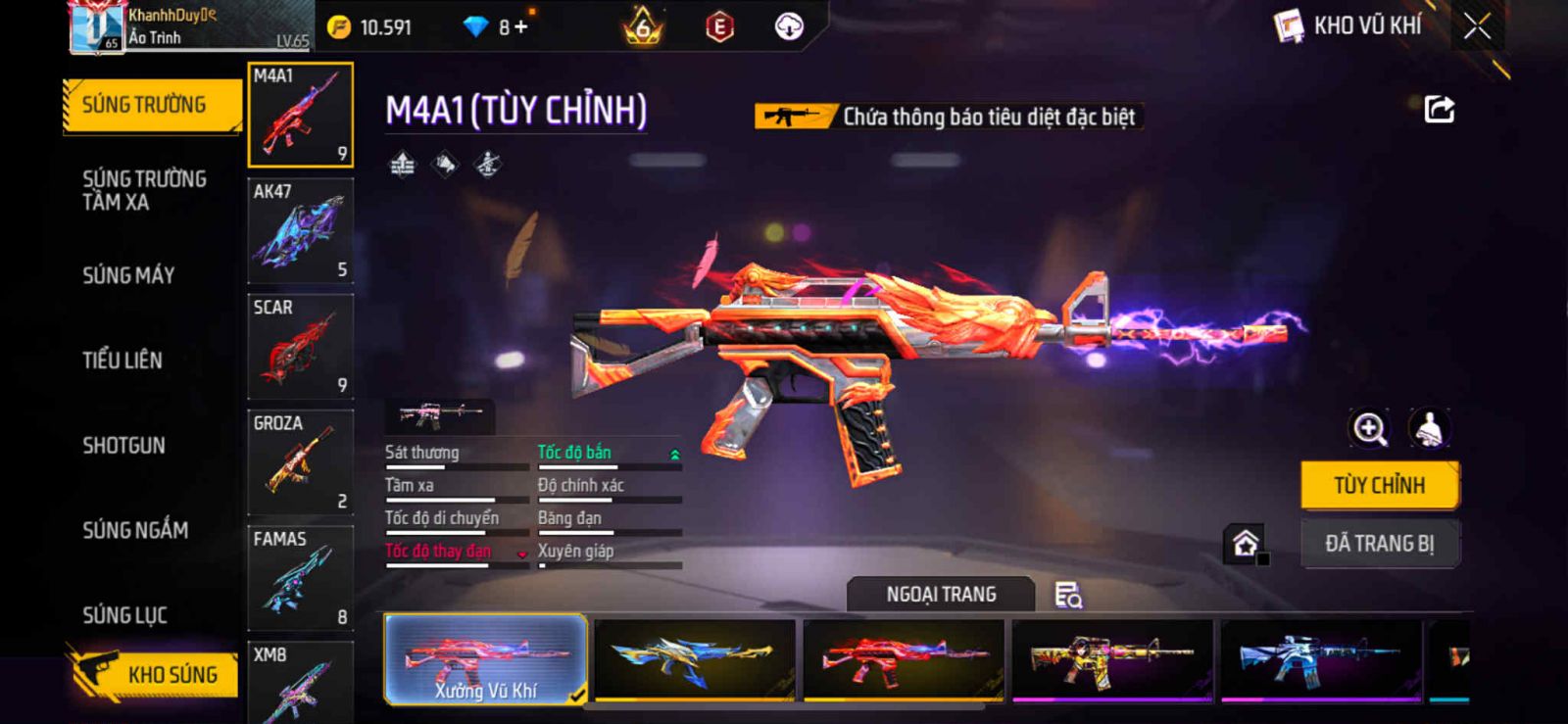Select the Xưởng Vũ Khí skin
The image size is (1568, 724).
486,659
